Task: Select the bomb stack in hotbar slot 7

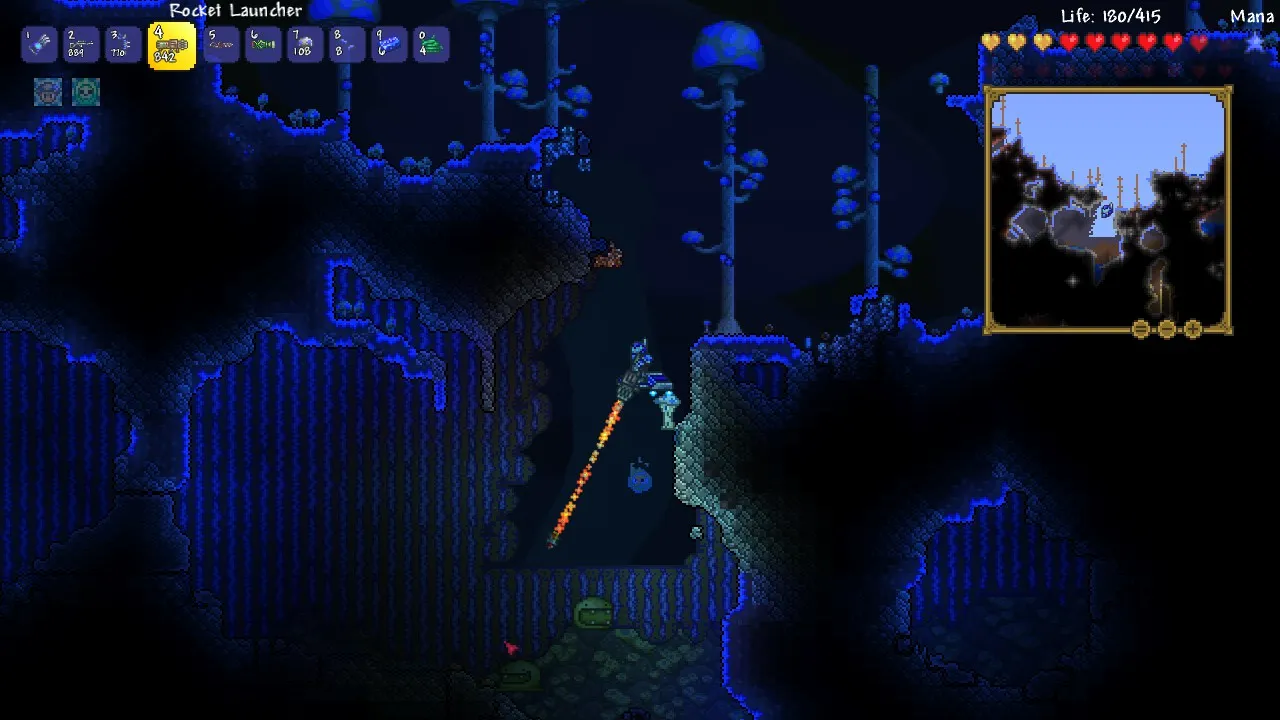Action: (x=305, y=44)
